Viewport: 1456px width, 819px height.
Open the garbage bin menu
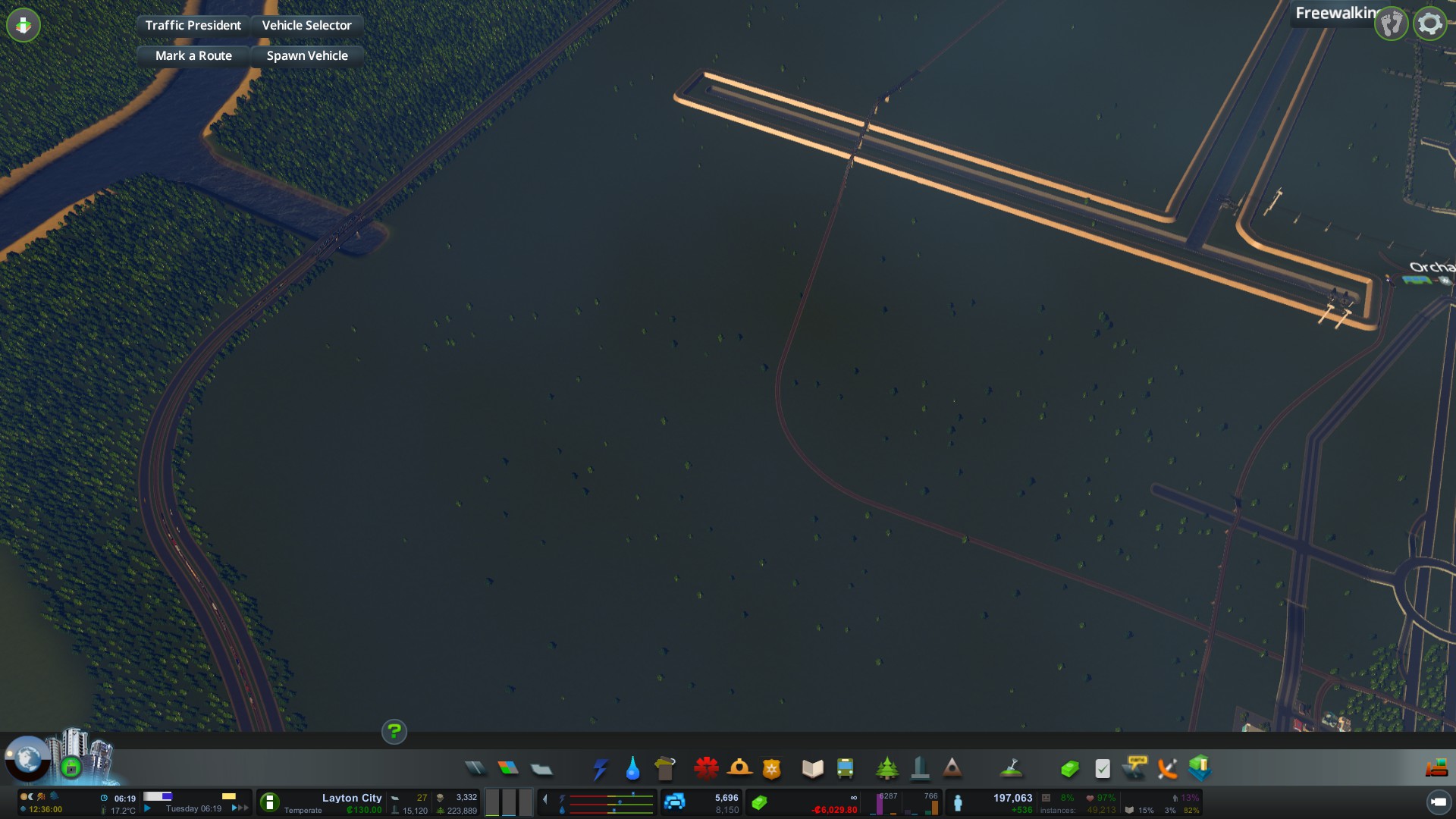click(x=665, y=769)
